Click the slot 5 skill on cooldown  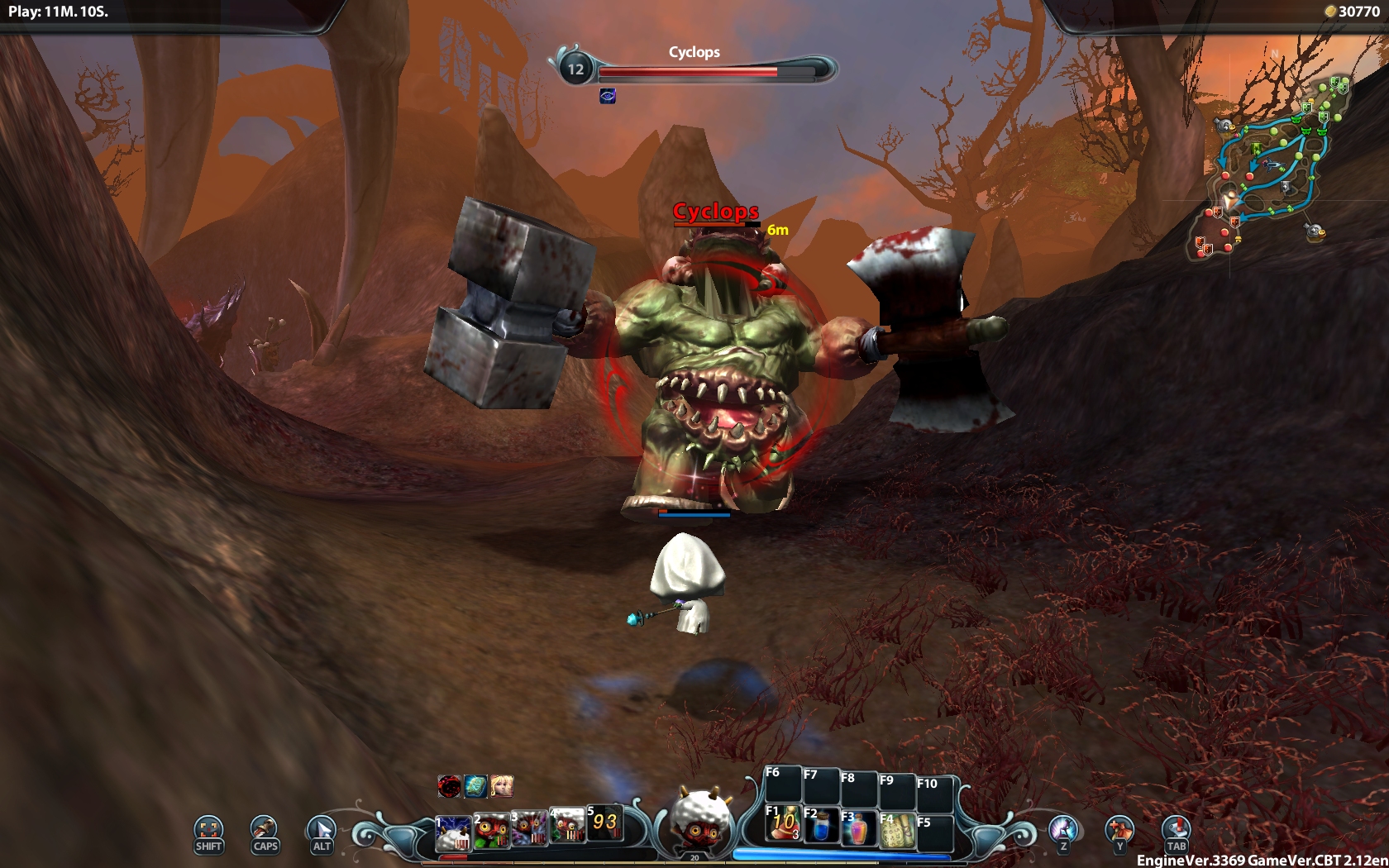604,822
